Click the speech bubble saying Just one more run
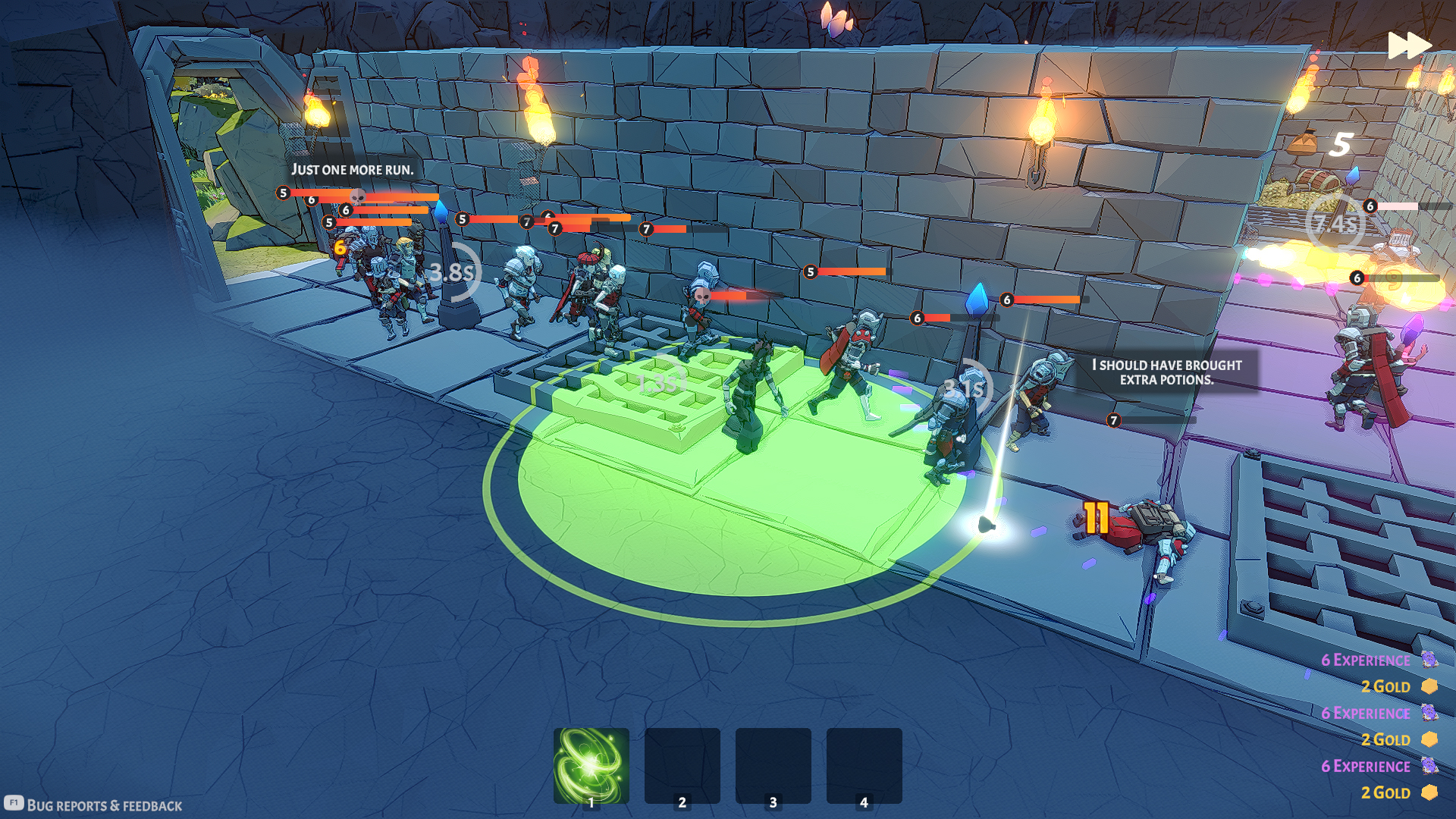The height and width of the screenshot is (819, 1456). pyautogui.click(x=352, y=170)
